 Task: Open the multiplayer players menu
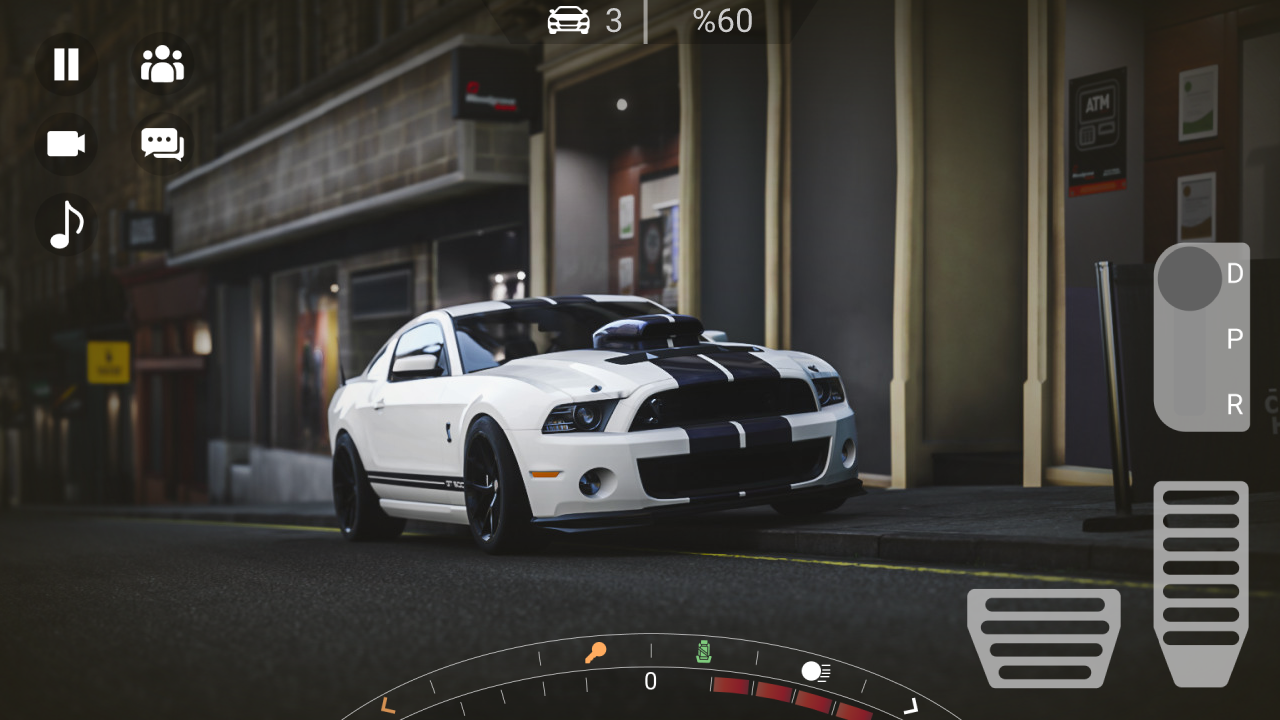click(162, 64)
